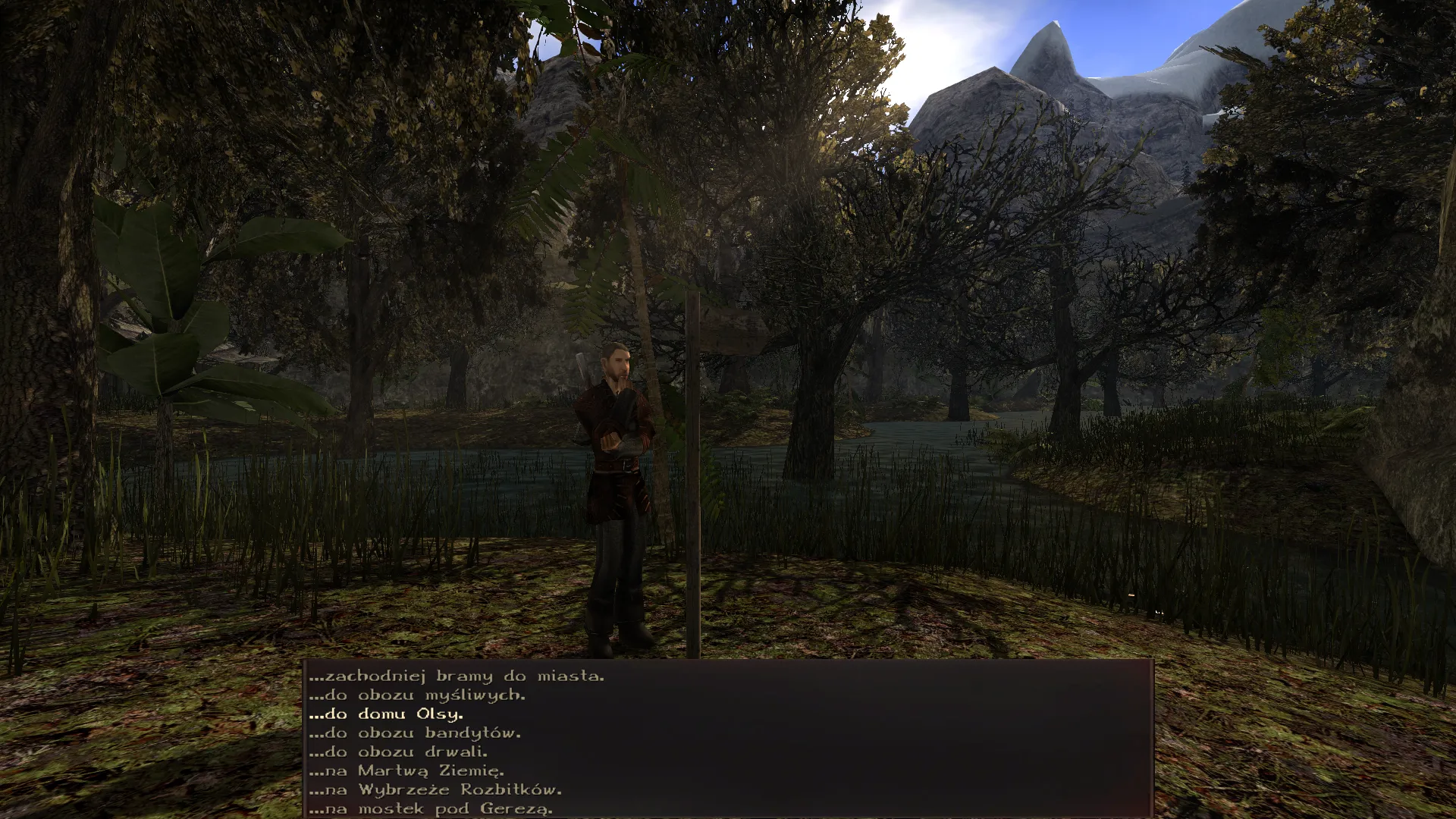Click the wooden signpost beside the NPC
1456x819 pixels.
tap(695, 470)
